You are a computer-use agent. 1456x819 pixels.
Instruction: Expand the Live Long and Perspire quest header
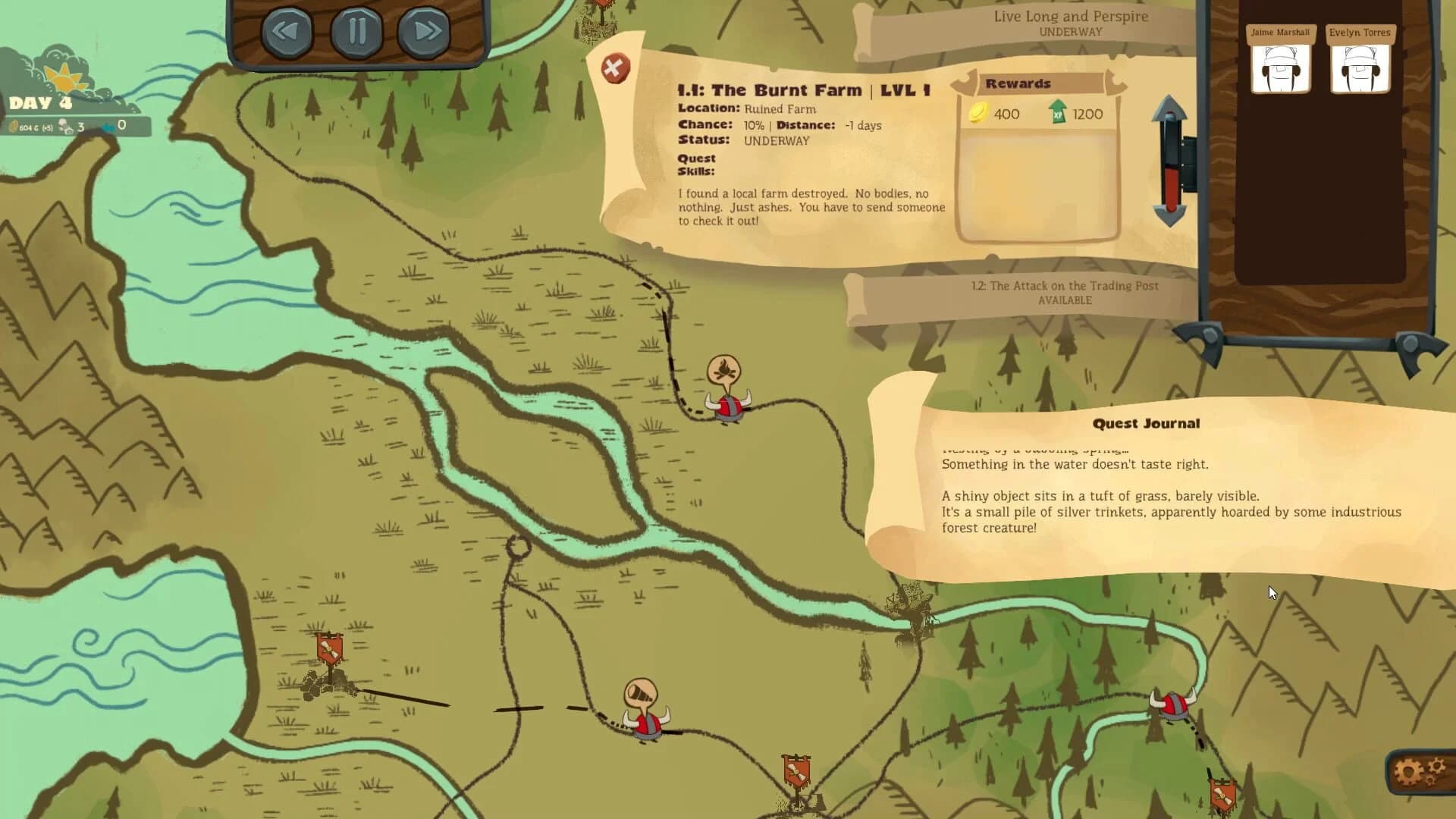pyautogui.click(x=1069, y=23)
